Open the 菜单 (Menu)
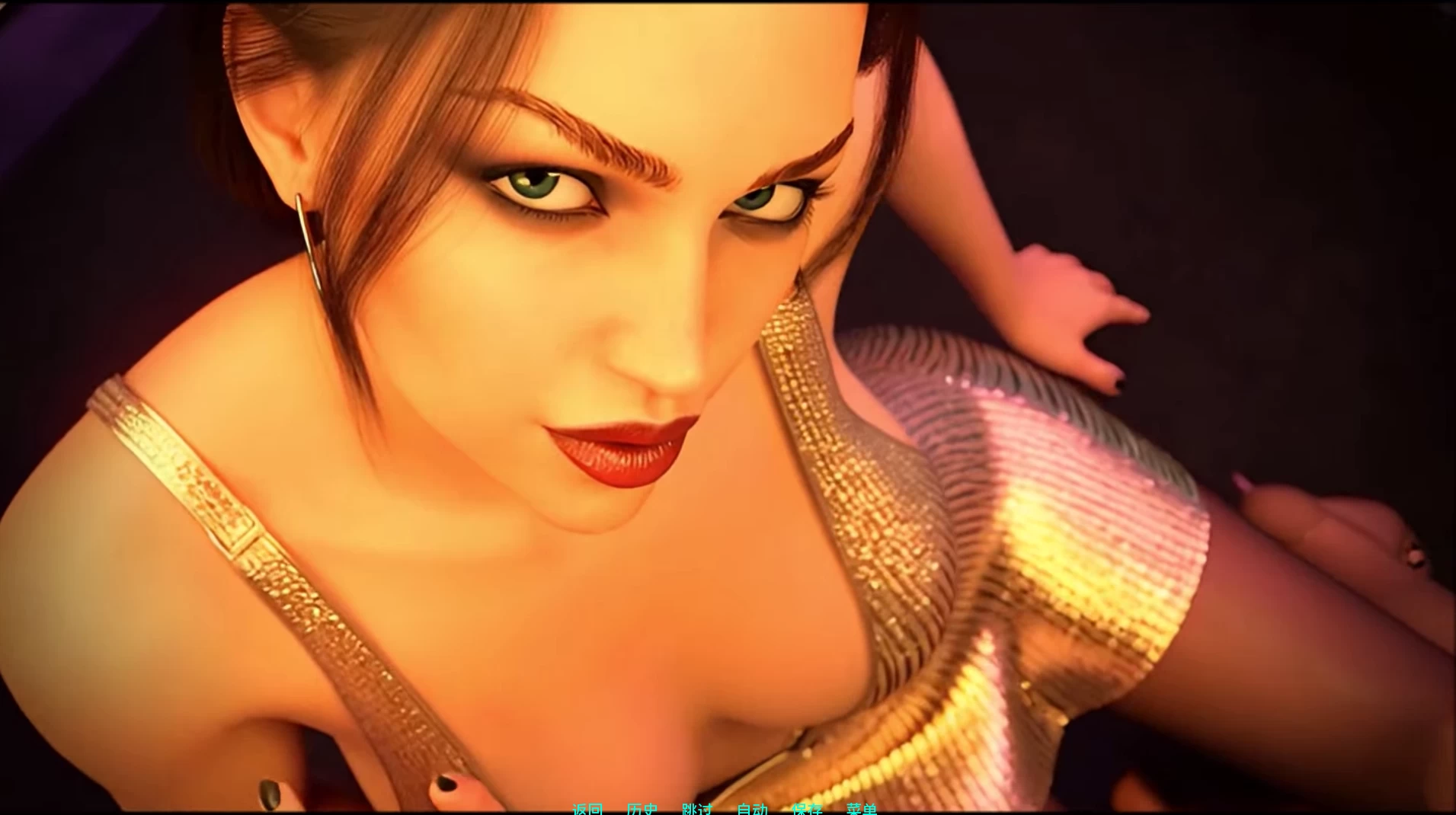The image size is (1456, 815). [862, 809]
